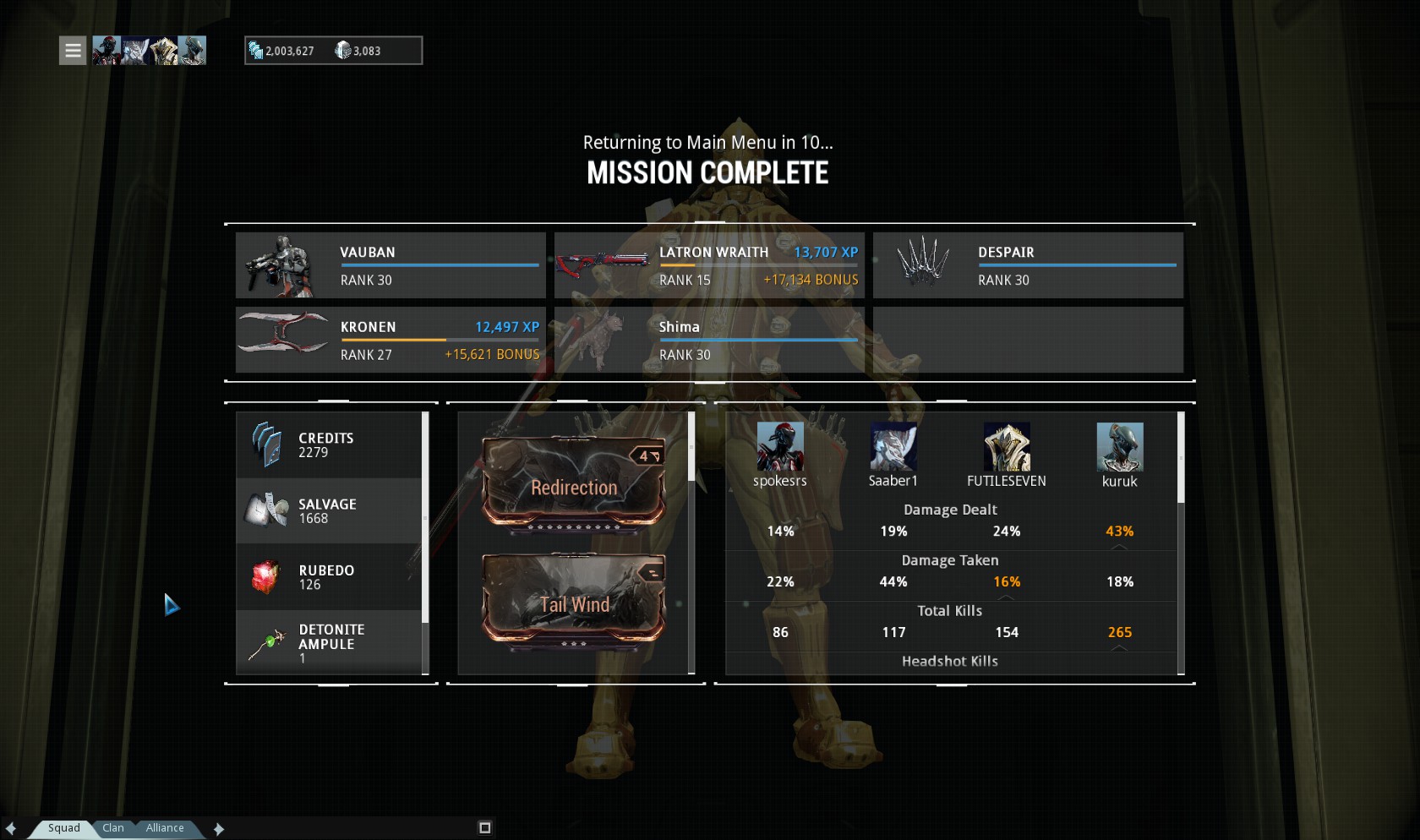
Task: Select the Kronen weapon panel
Action: (x=390, y=340)
